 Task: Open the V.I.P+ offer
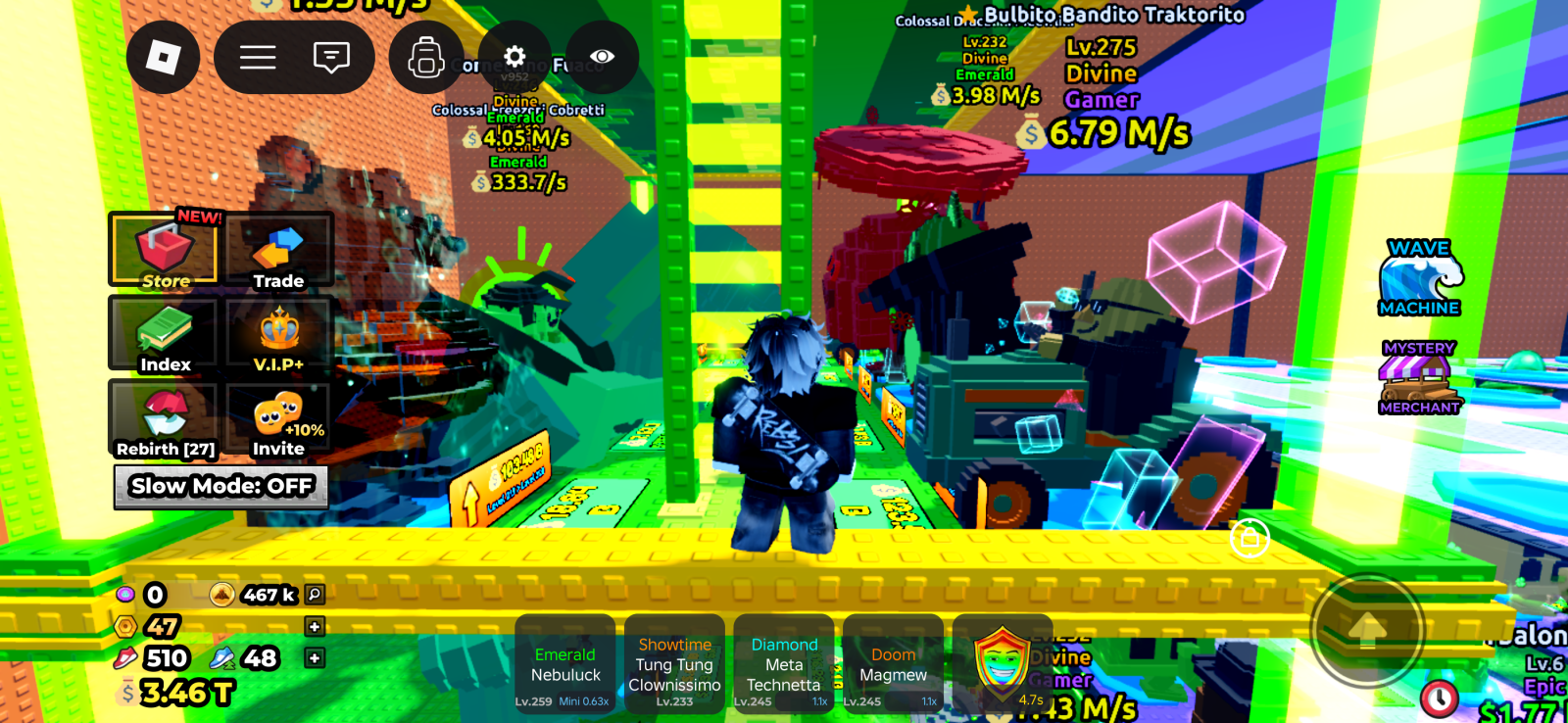click(x=279, y=337)
